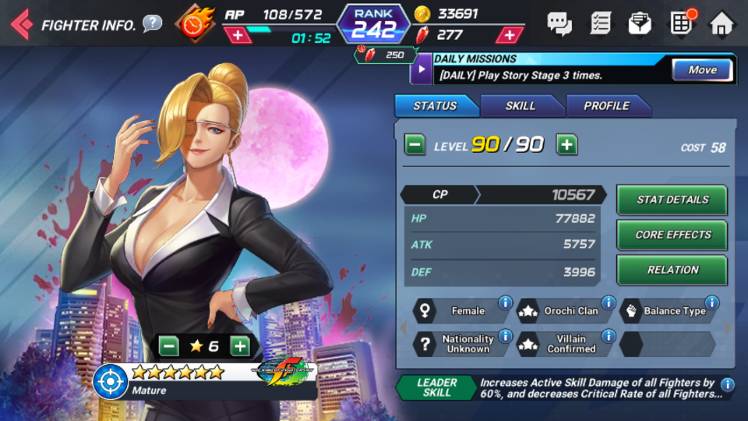Switch to the Profile tab

tap(606, 106)
